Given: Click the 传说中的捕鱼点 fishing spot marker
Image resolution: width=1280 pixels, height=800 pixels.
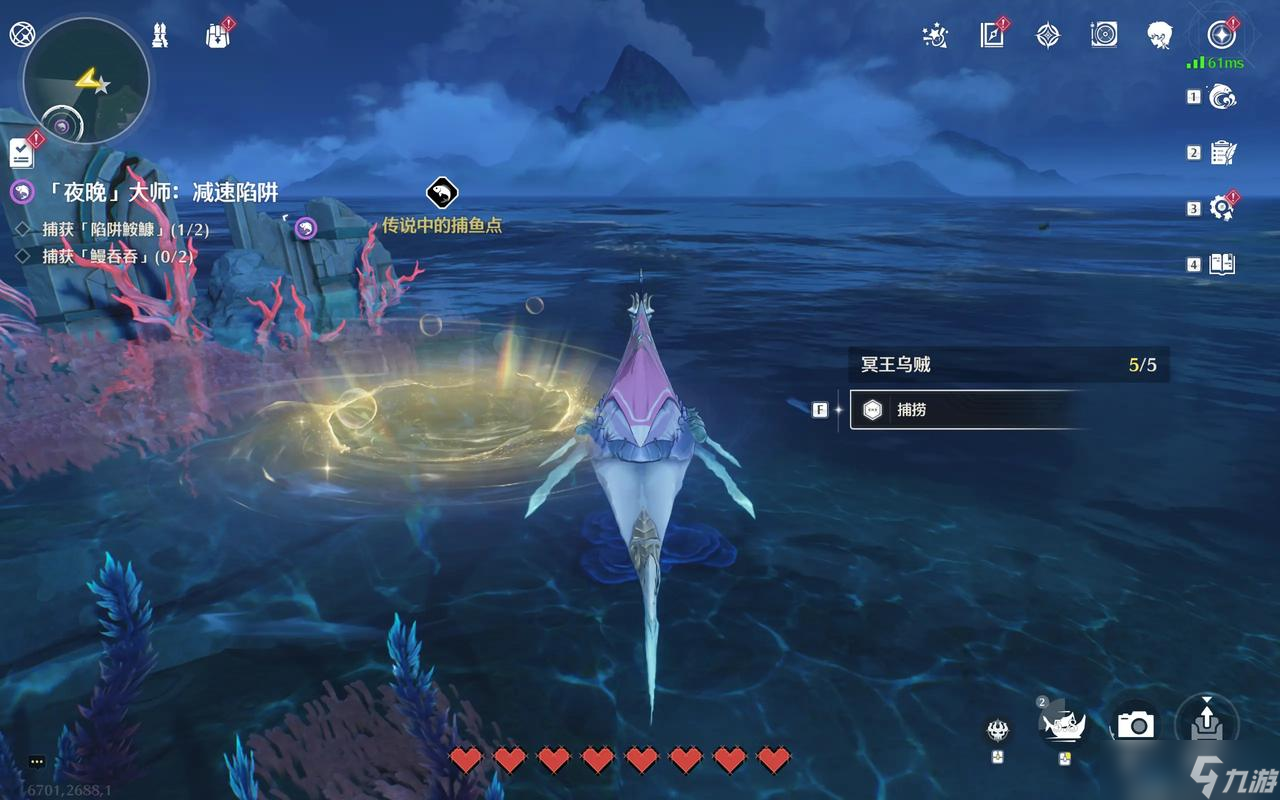Looking at the screenshot, I should (x=442, y=193).
